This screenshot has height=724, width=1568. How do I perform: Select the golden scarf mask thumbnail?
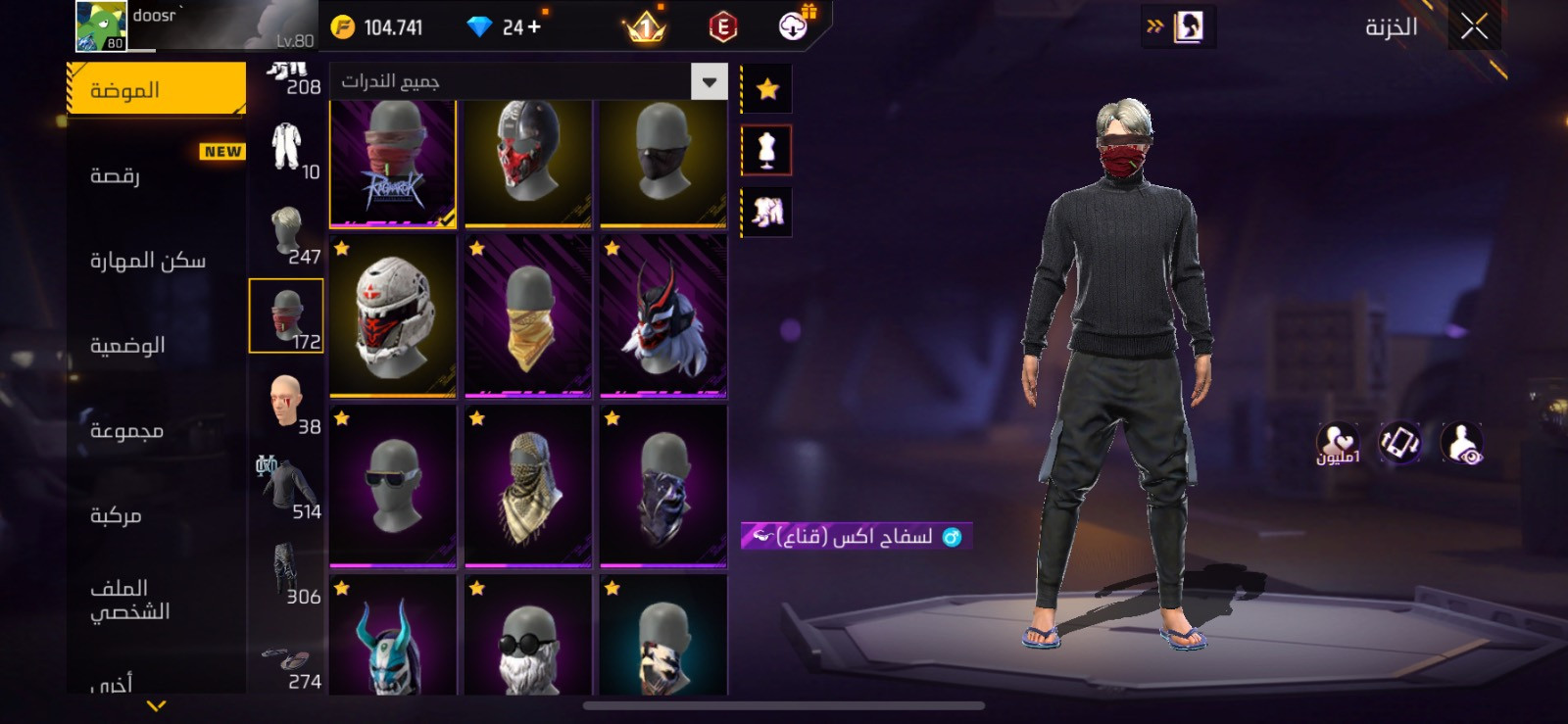(527, 318)
